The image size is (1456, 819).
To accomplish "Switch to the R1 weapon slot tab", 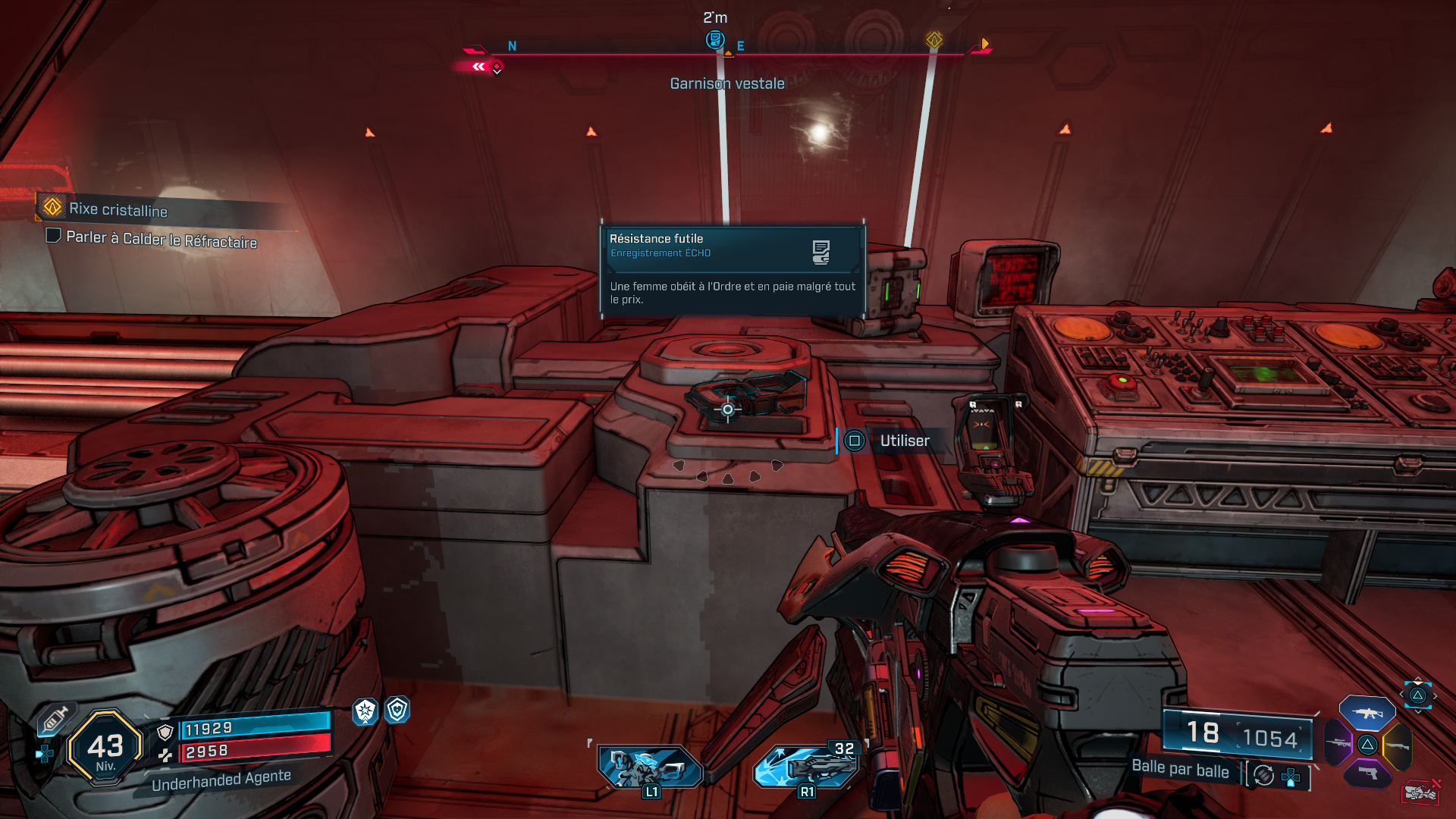I will click(x=806, y=766).
